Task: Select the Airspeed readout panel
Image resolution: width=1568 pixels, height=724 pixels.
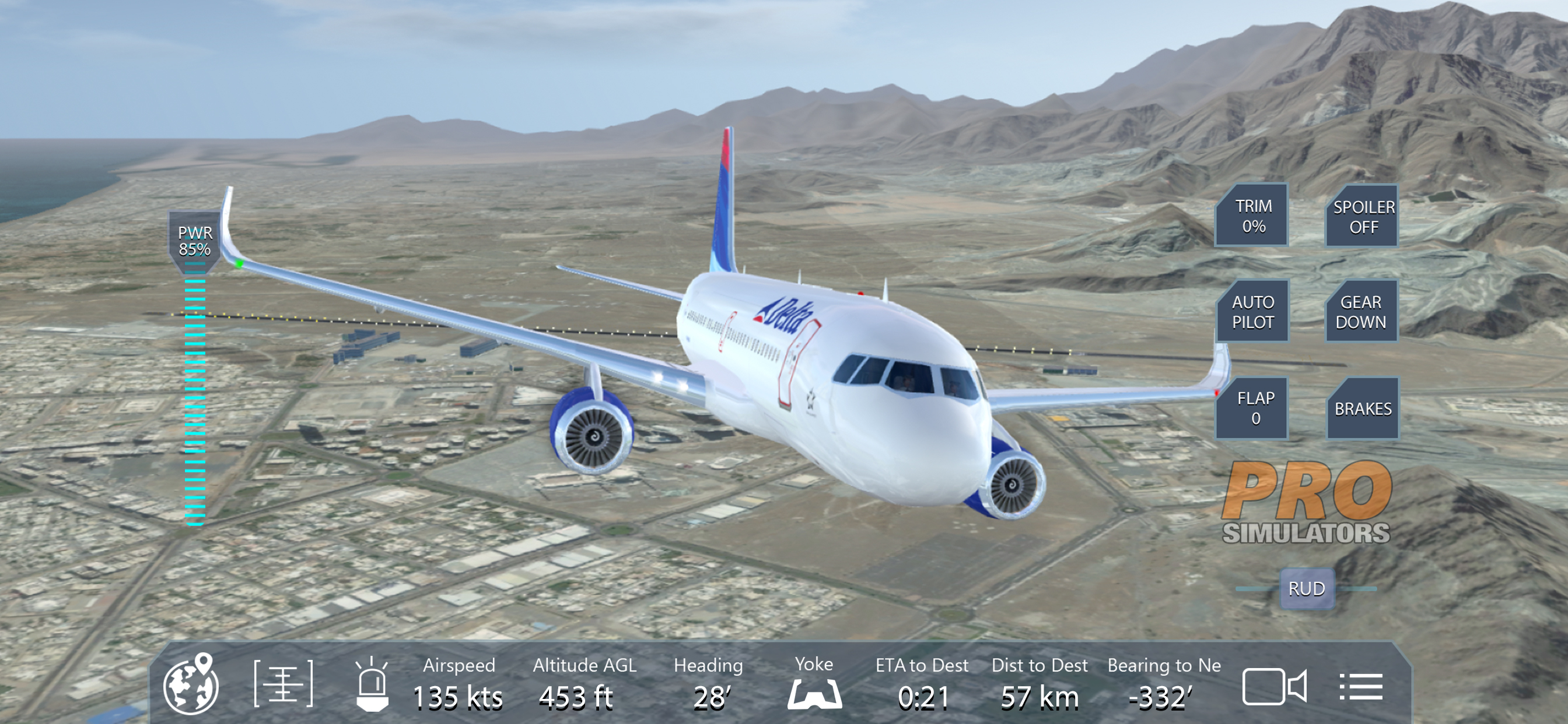Action: click(x=459, y=684)
